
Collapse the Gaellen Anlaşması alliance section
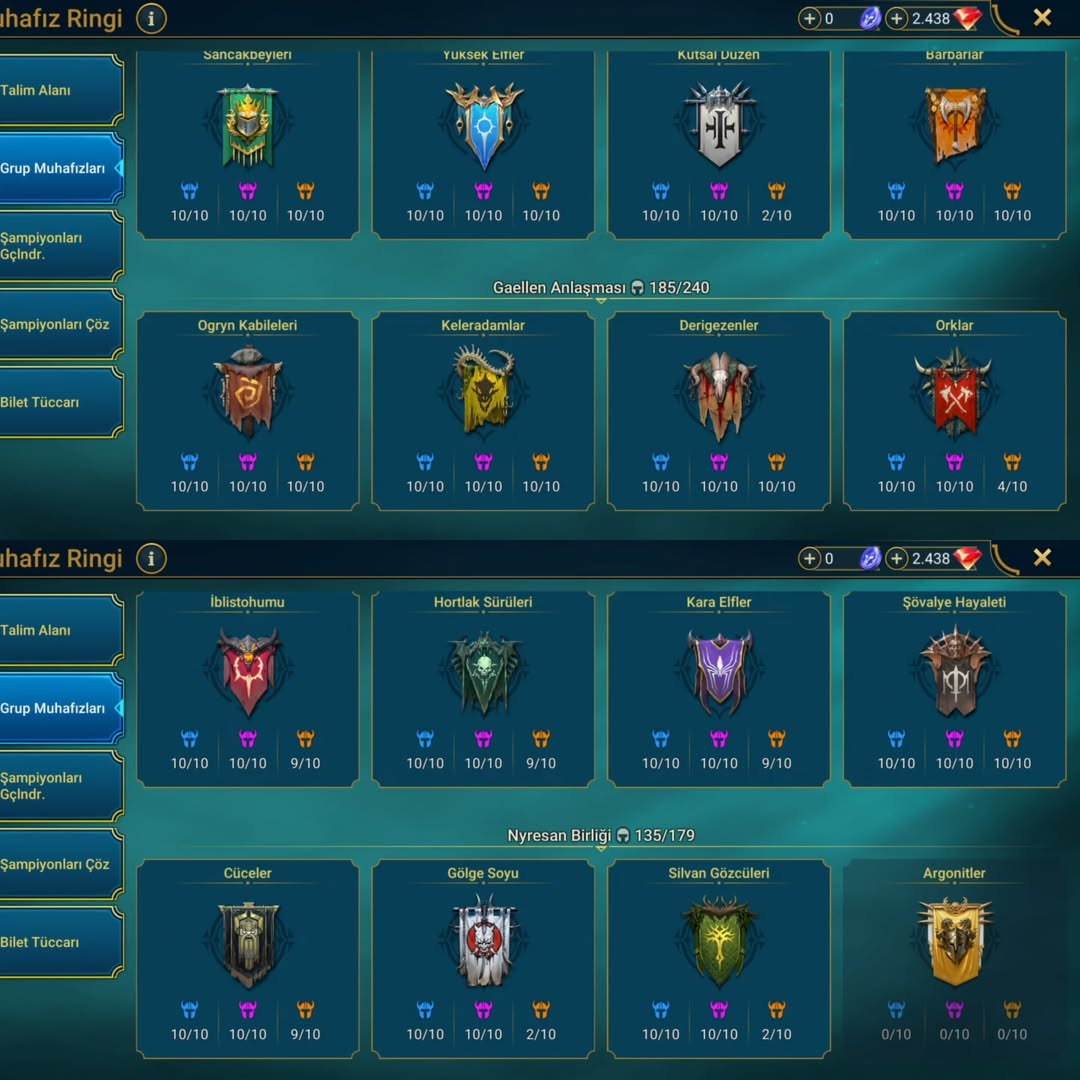[600, 289]
